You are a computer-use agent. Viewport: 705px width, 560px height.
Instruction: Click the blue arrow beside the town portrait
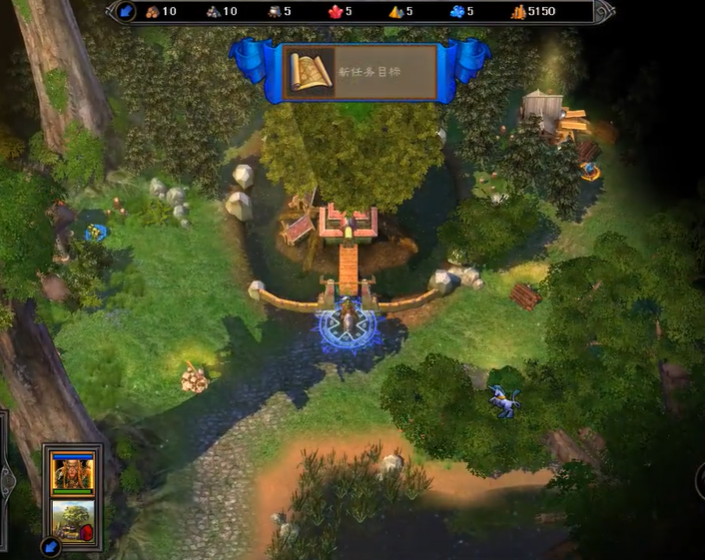tap(50, 546)
